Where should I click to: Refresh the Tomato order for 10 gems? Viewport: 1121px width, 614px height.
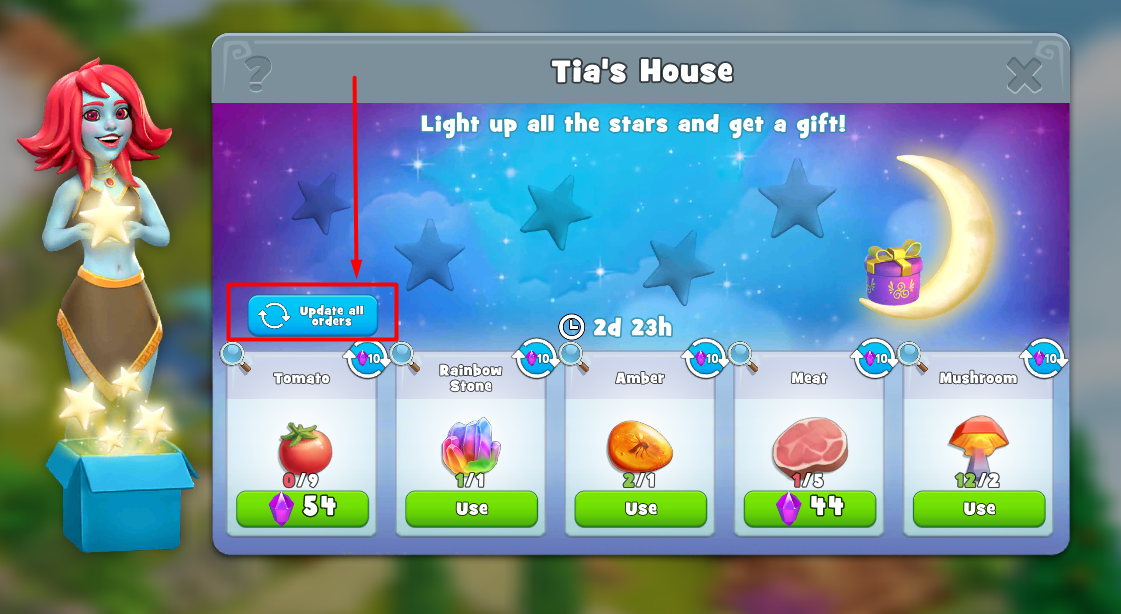368,358
